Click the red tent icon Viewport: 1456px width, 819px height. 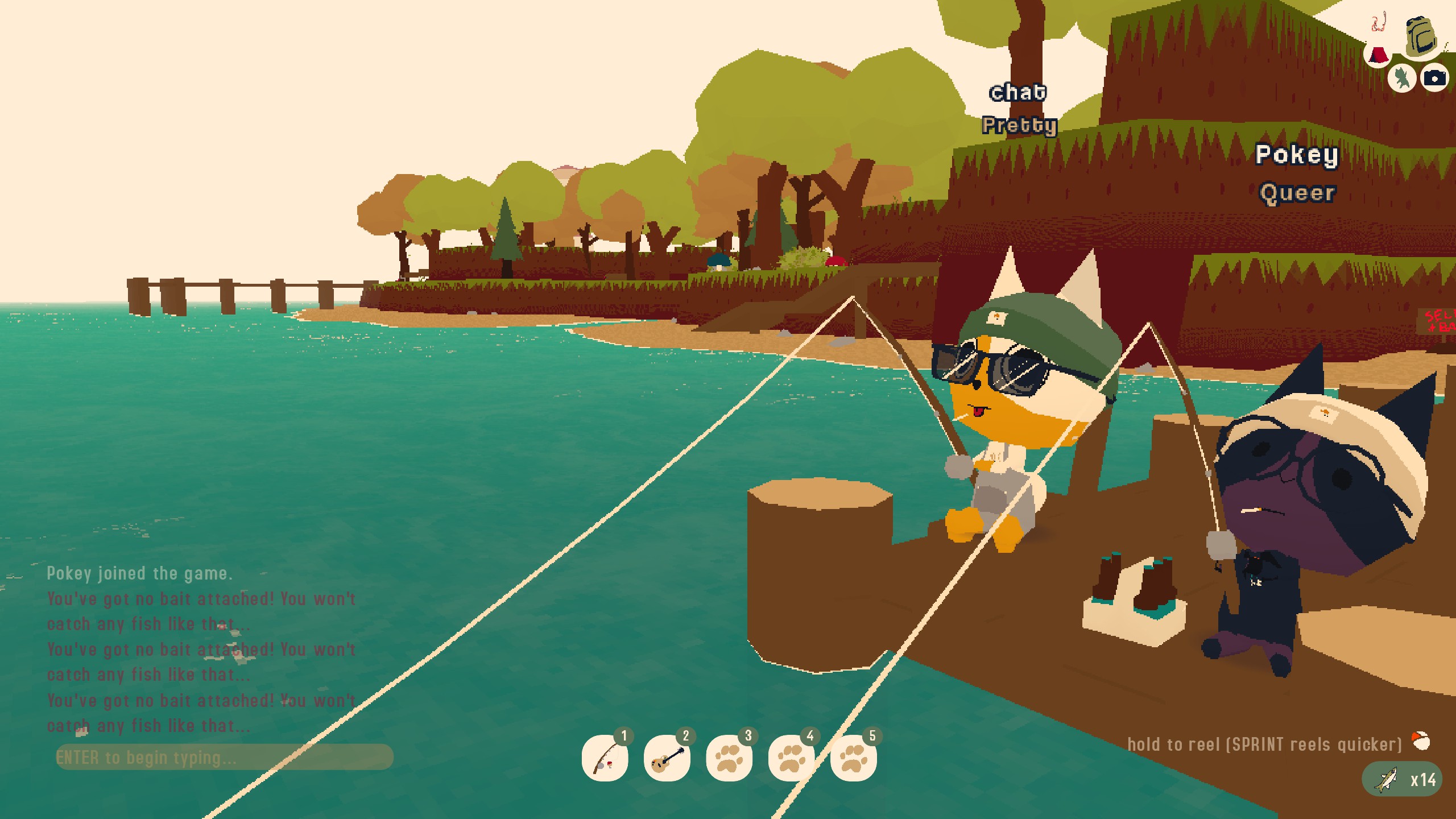coord(1378,55)
